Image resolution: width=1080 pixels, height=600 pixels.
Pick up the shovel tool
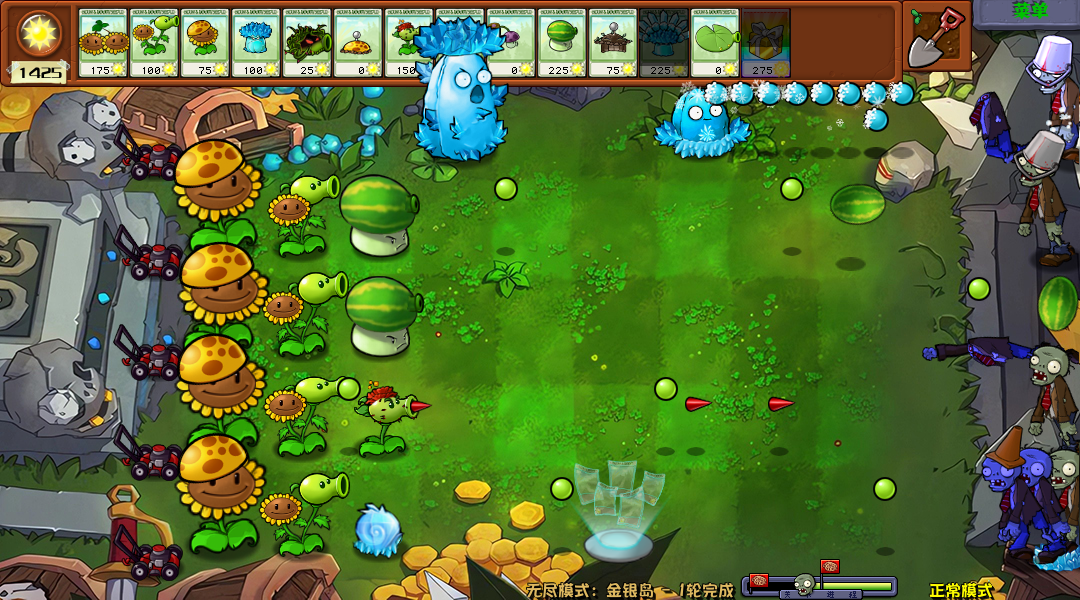(x=936, y=39)
